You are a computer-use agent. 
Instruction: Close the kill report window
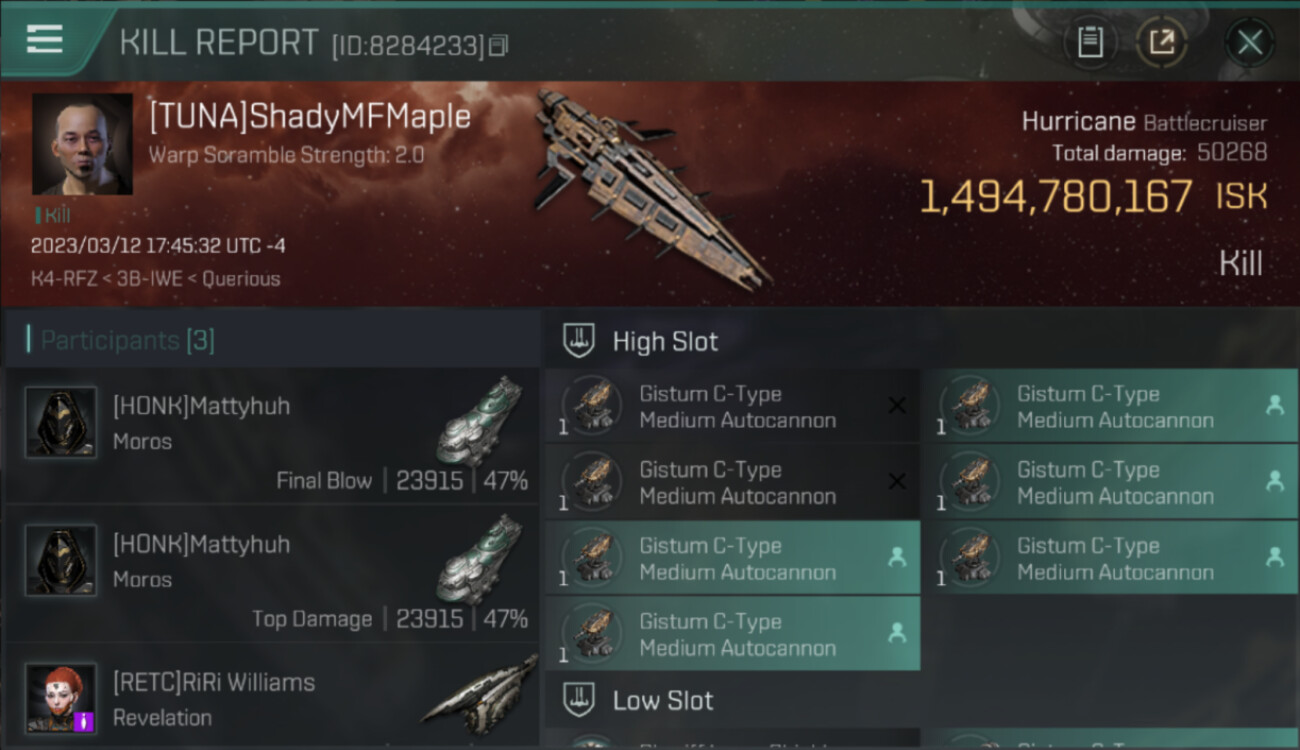pos(1249,42)
